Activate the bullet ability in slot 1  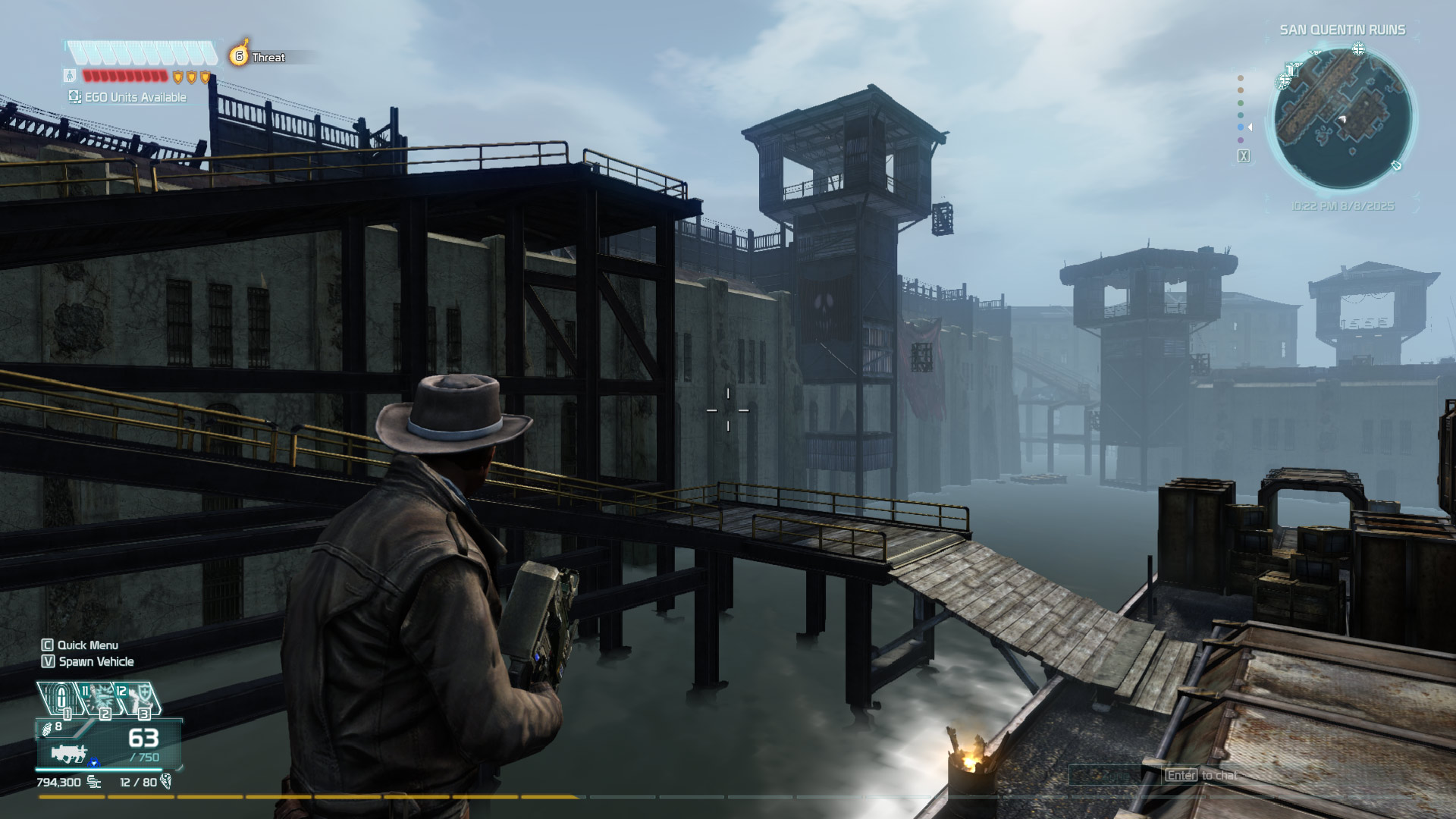point(61,698)
